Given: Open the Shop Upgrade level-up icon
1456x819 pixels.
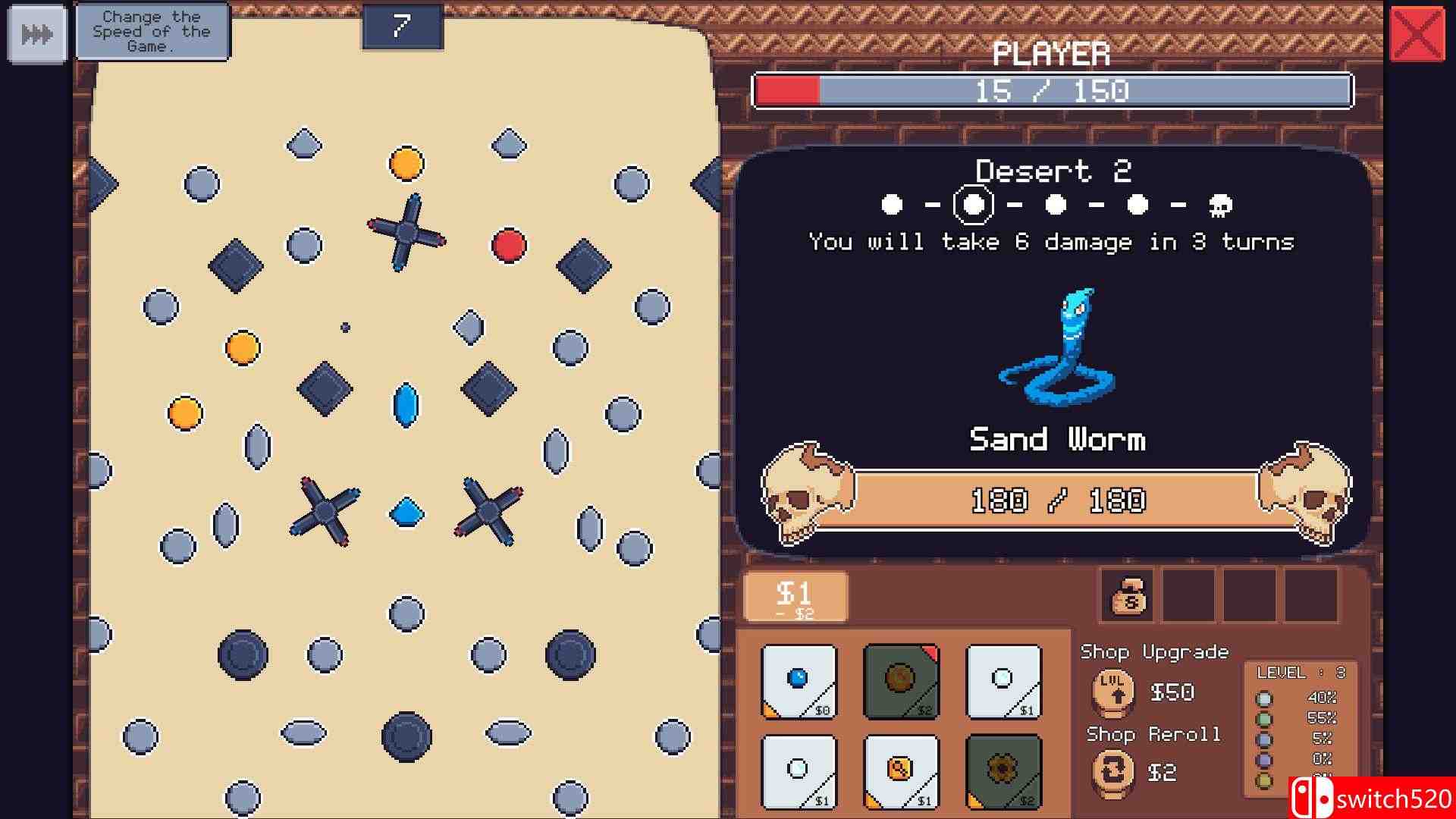Looking at the screenshot, I should pyautogui.click(x=1113, y=692).
